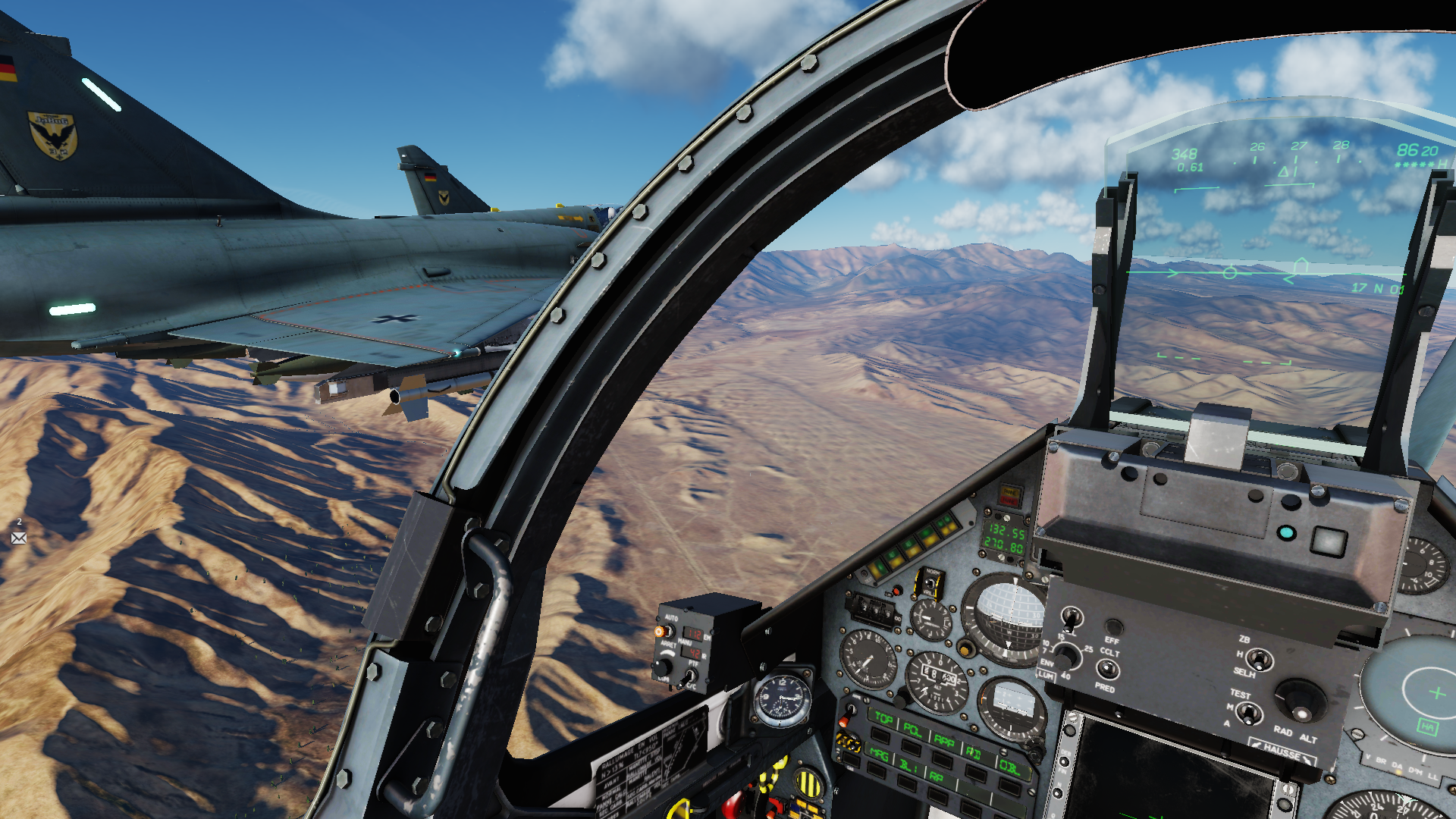Open the unread messages envelope icon

pyautogui.click(x=19, y=538)
